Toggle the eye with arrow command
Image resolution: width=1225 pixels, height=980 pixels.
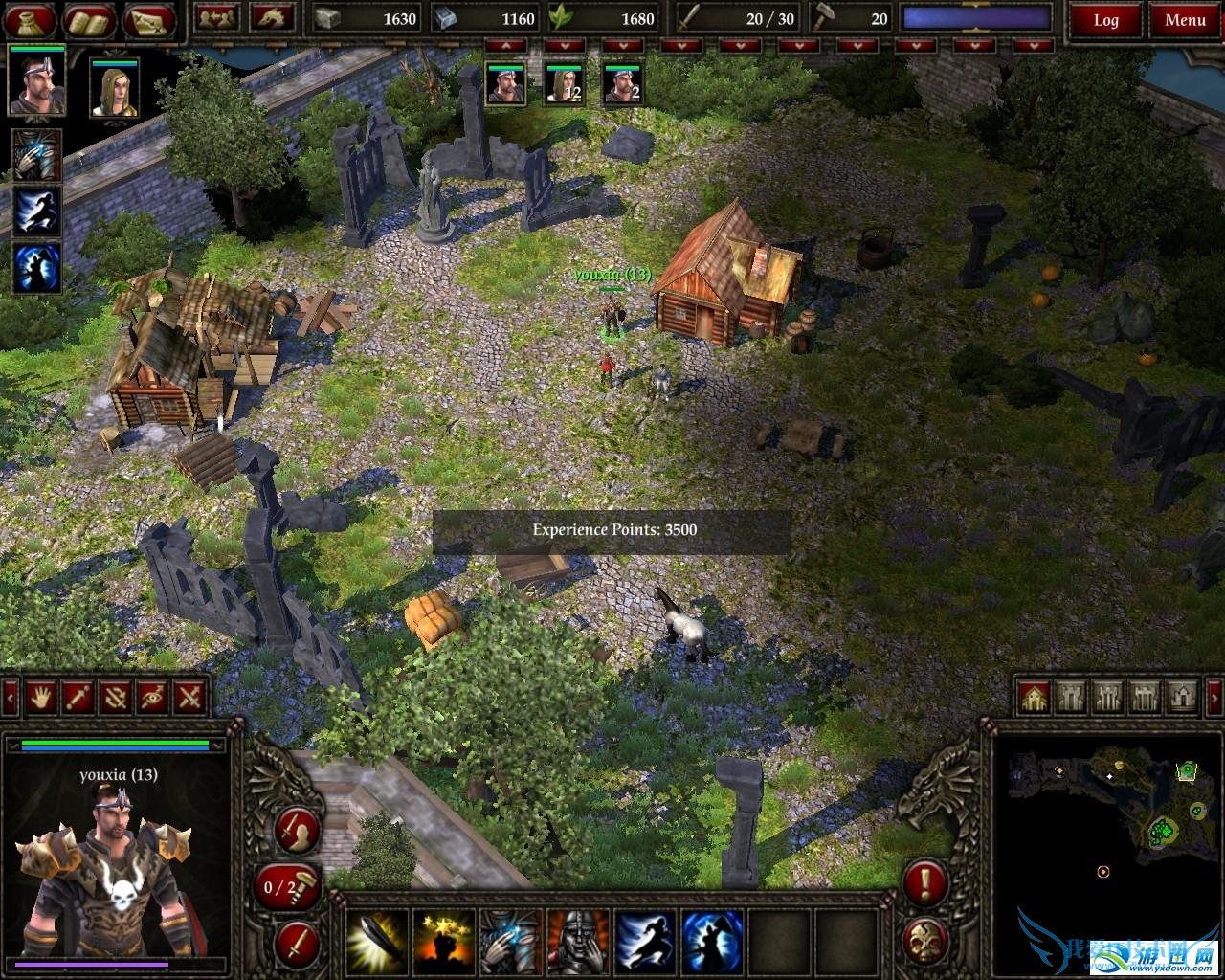tap(153, 697)
